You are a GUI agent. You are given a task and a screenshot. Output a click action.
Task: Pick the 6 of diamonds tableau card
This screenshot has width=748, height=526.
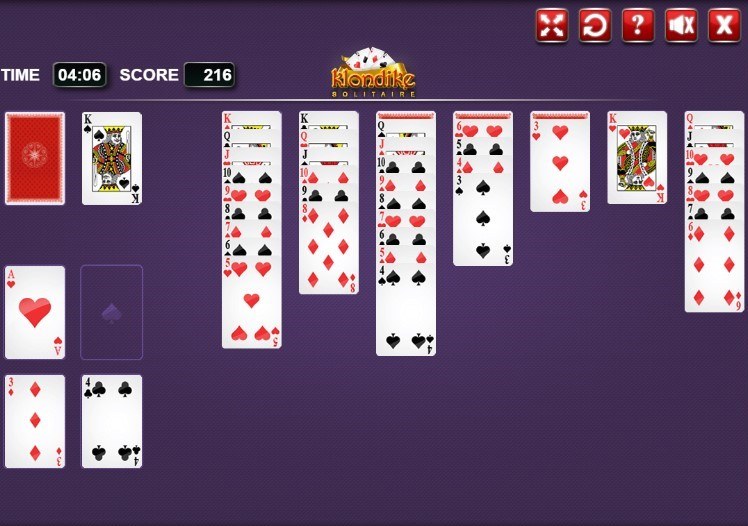(x=714, y=268)
